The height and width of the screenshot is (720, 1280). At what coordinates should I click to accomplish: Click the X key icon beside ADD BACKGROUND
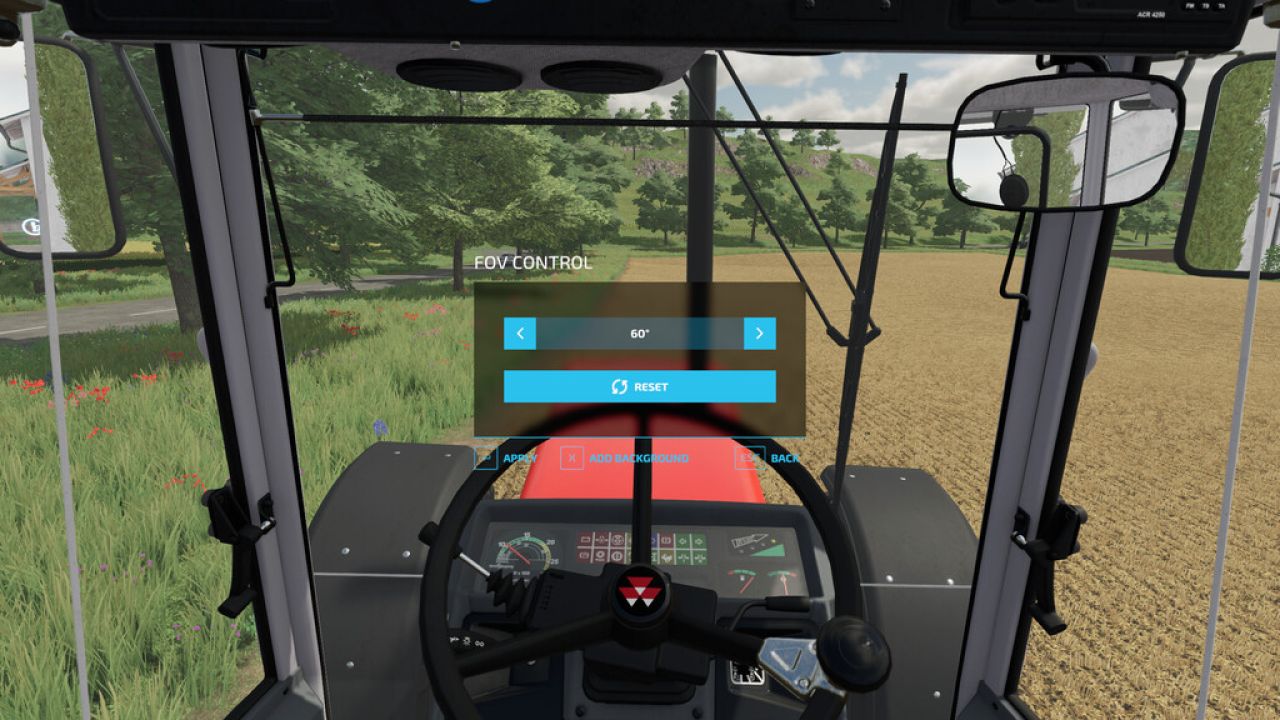coord(570,457)
